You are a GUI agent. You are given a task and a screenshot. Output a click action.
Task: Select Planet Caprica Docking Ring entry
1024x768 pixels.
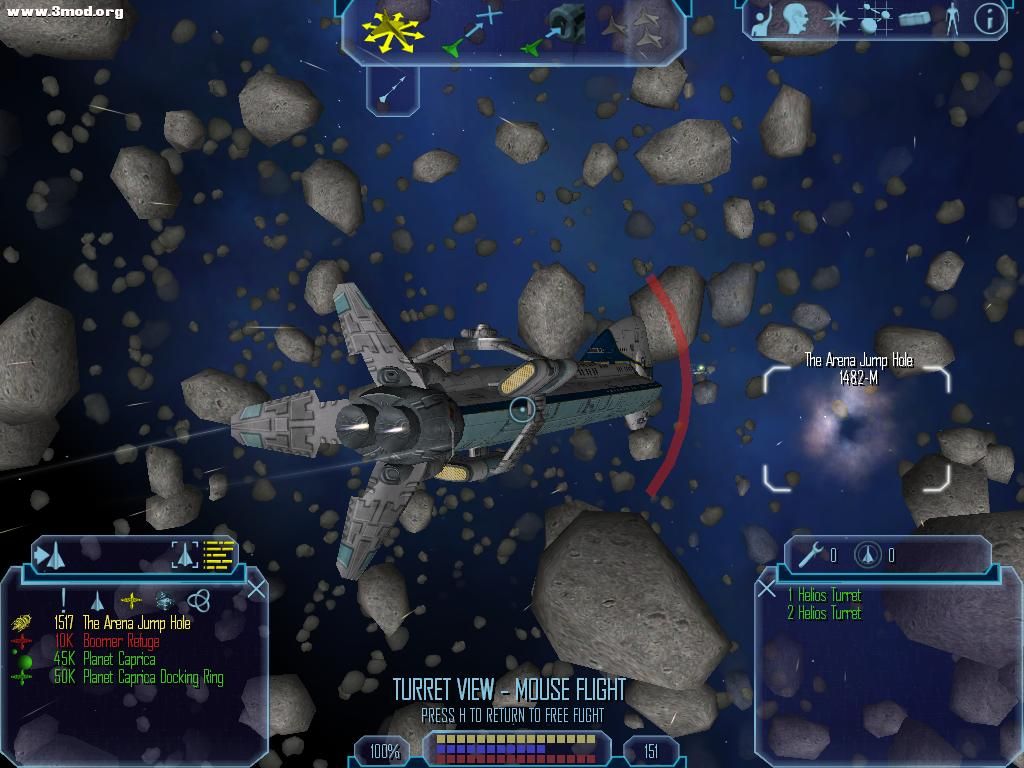(x=153, y=677)
